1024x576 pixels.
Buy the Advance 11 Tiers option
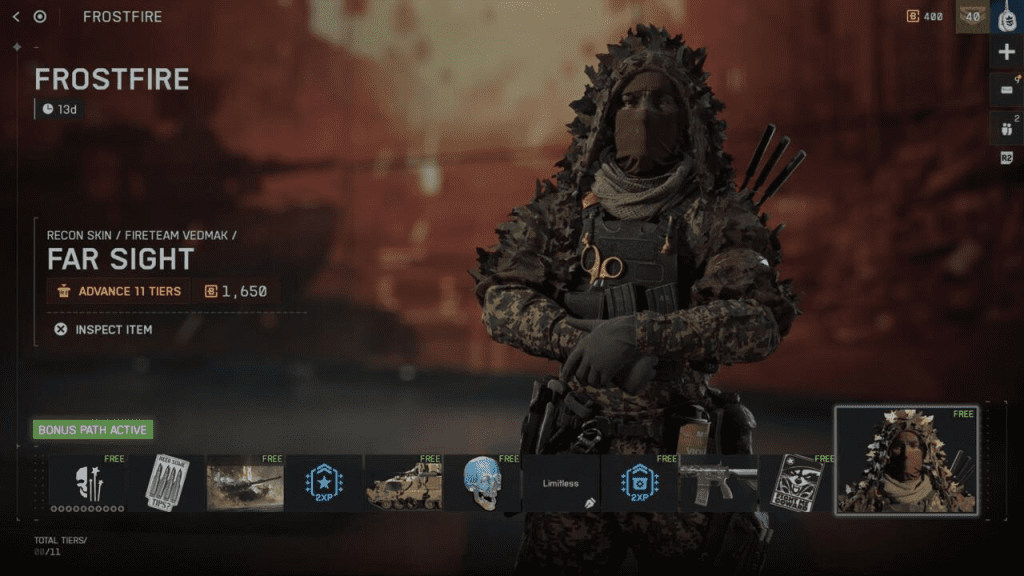tap(118, 292)
